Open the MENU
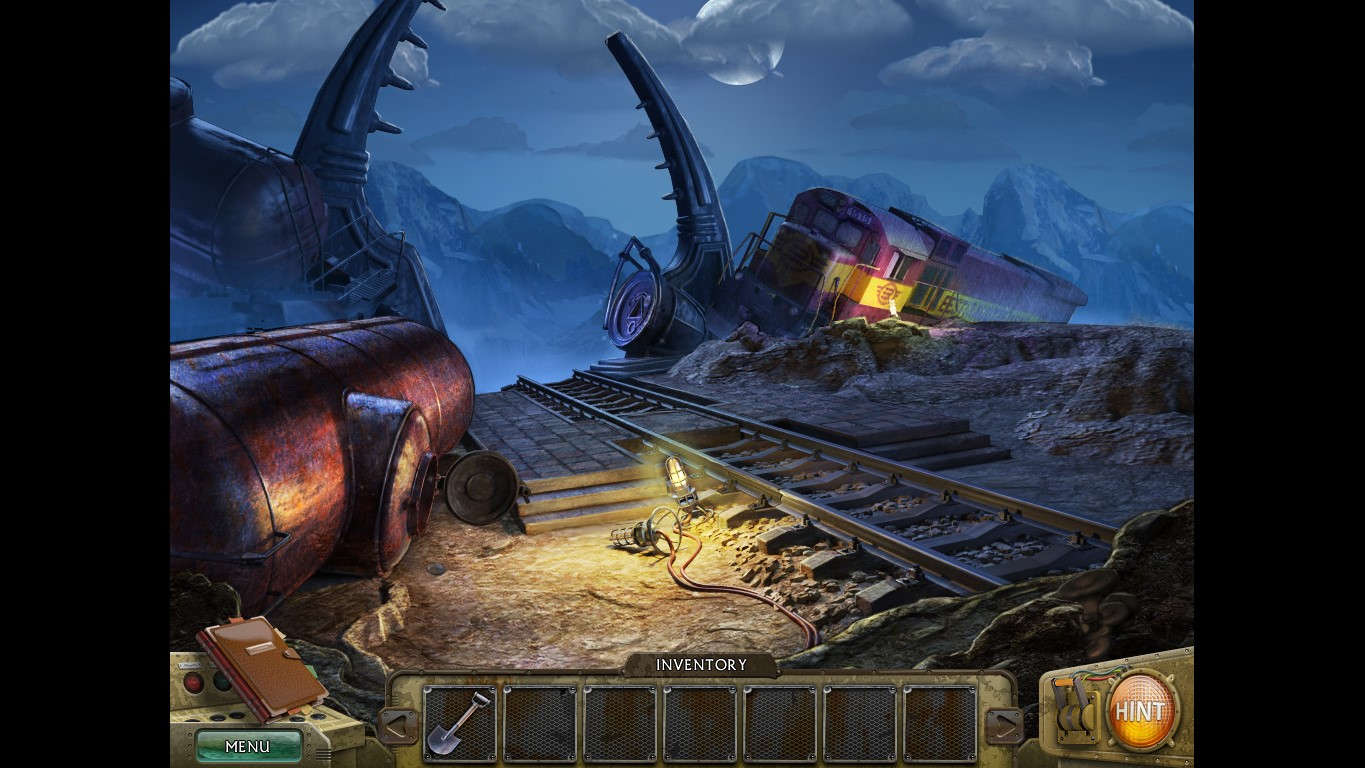 click(x=248, y=746)
